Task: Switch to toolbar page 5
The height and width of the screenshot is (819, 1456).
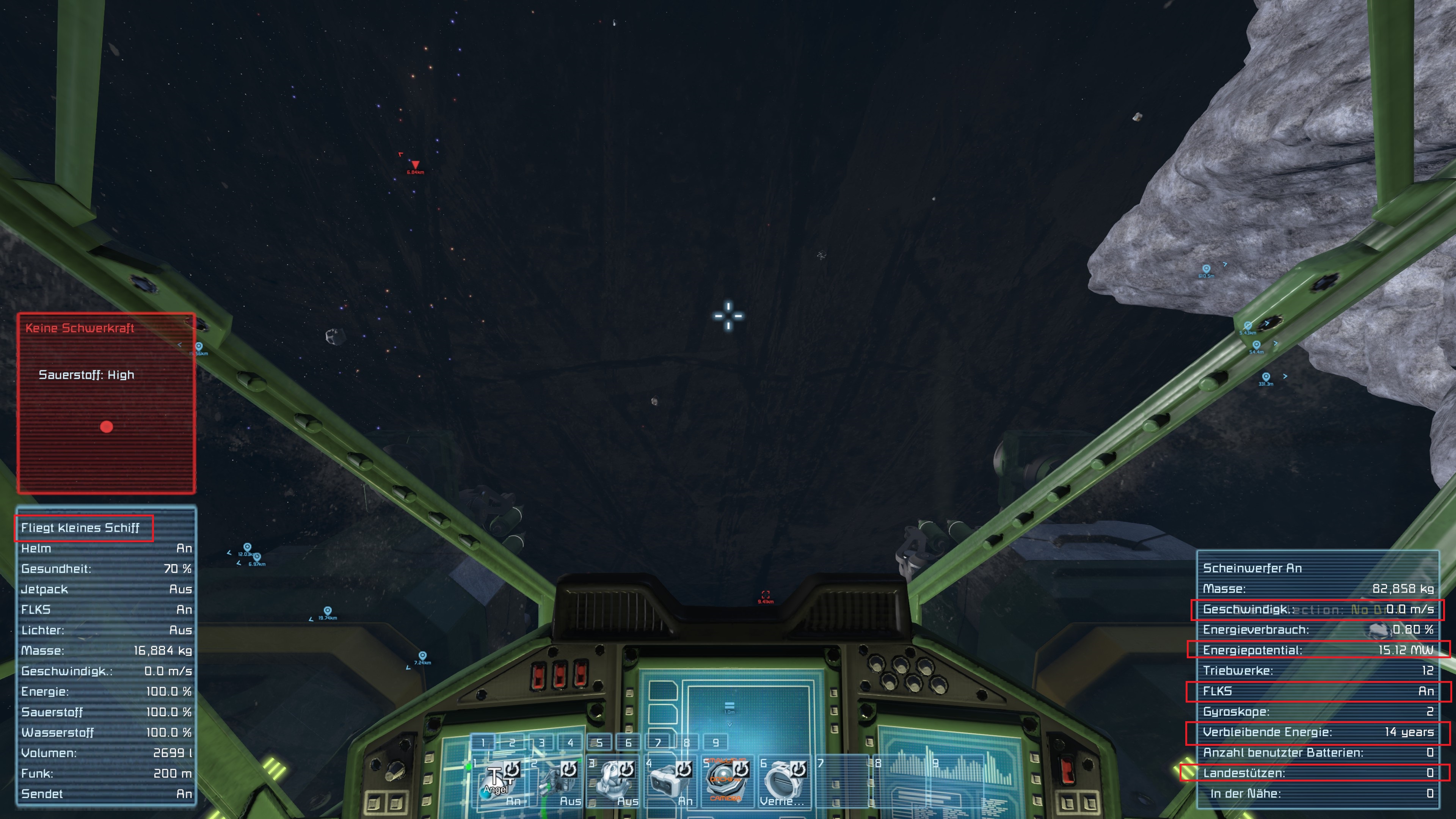Action: pos(600,743)
